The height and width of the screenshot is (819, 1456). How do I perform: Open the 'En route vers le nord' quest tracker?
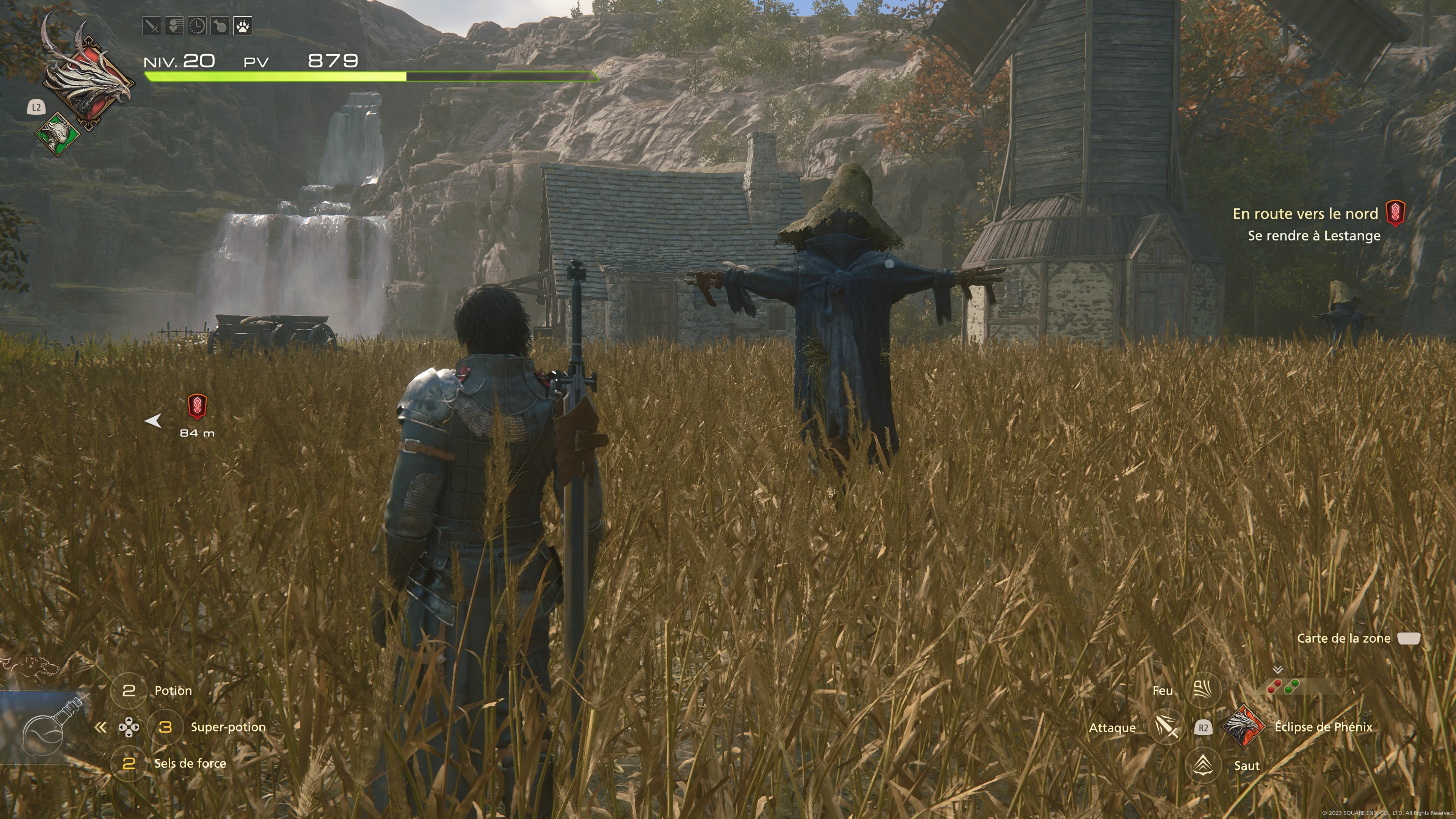1305,214
